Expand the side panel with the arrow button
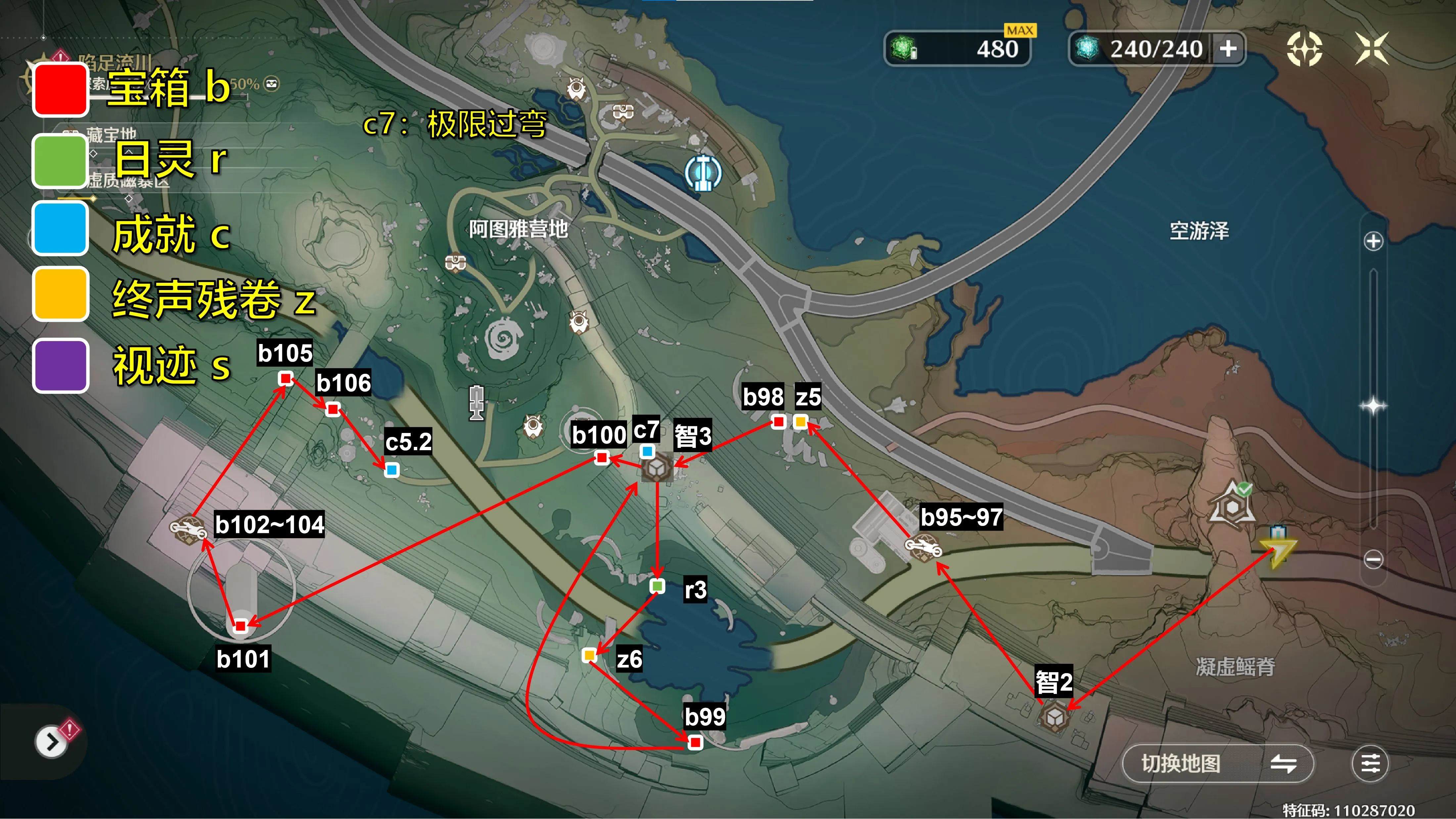Screen dimensions: 1456x819 pos(51,742)
